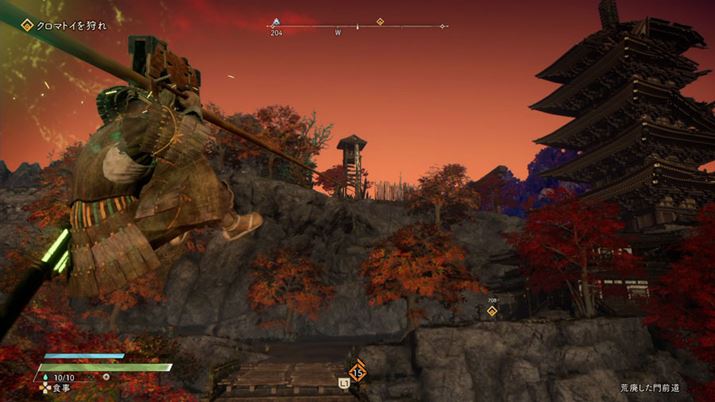Select the blue-white marker above compass distance 204
This screenshot has height=402, width=715.
(276, 22)
